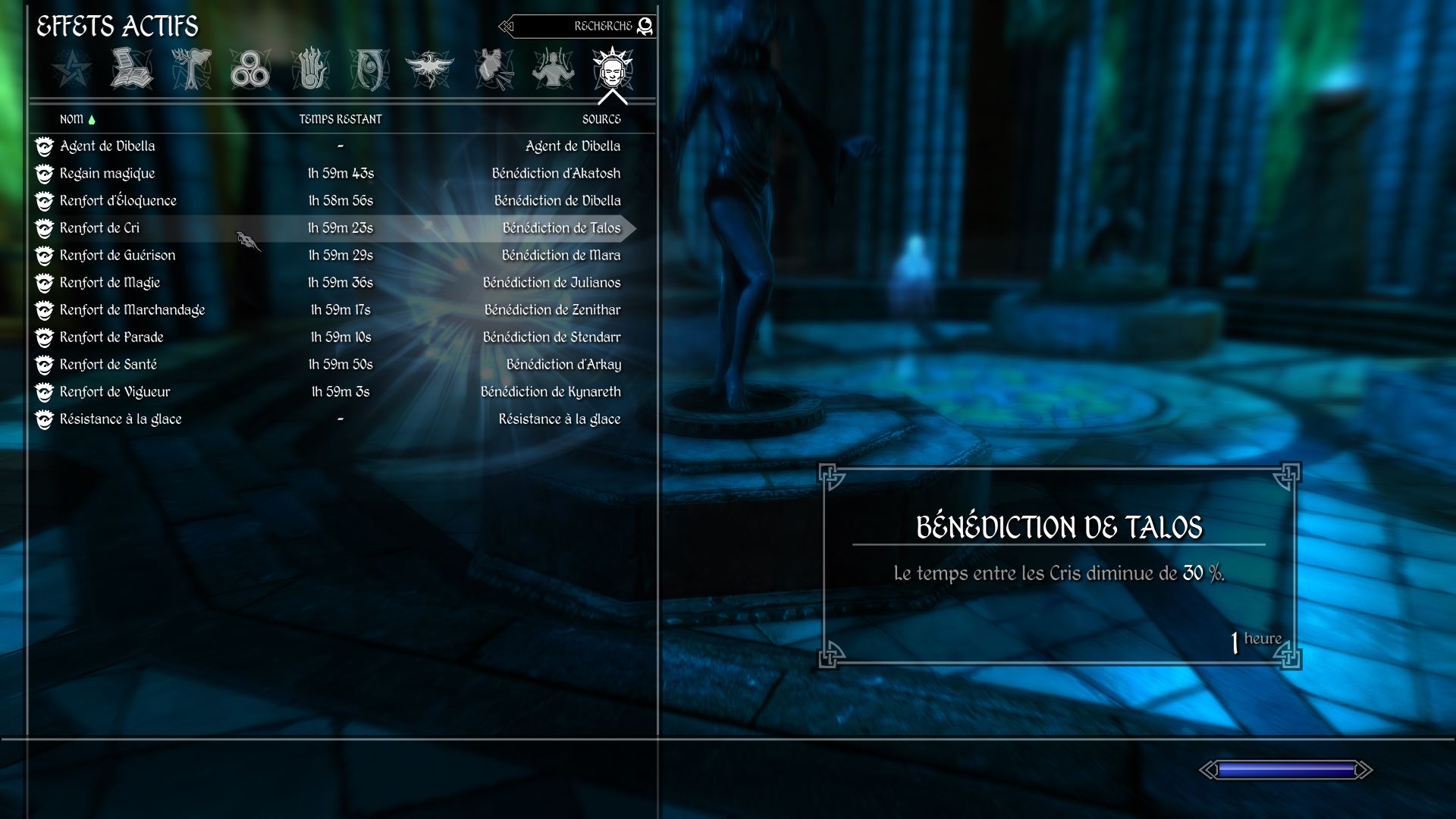Open the flaming hand magic category
The image size is (1456, 819).
pos(311,69)
